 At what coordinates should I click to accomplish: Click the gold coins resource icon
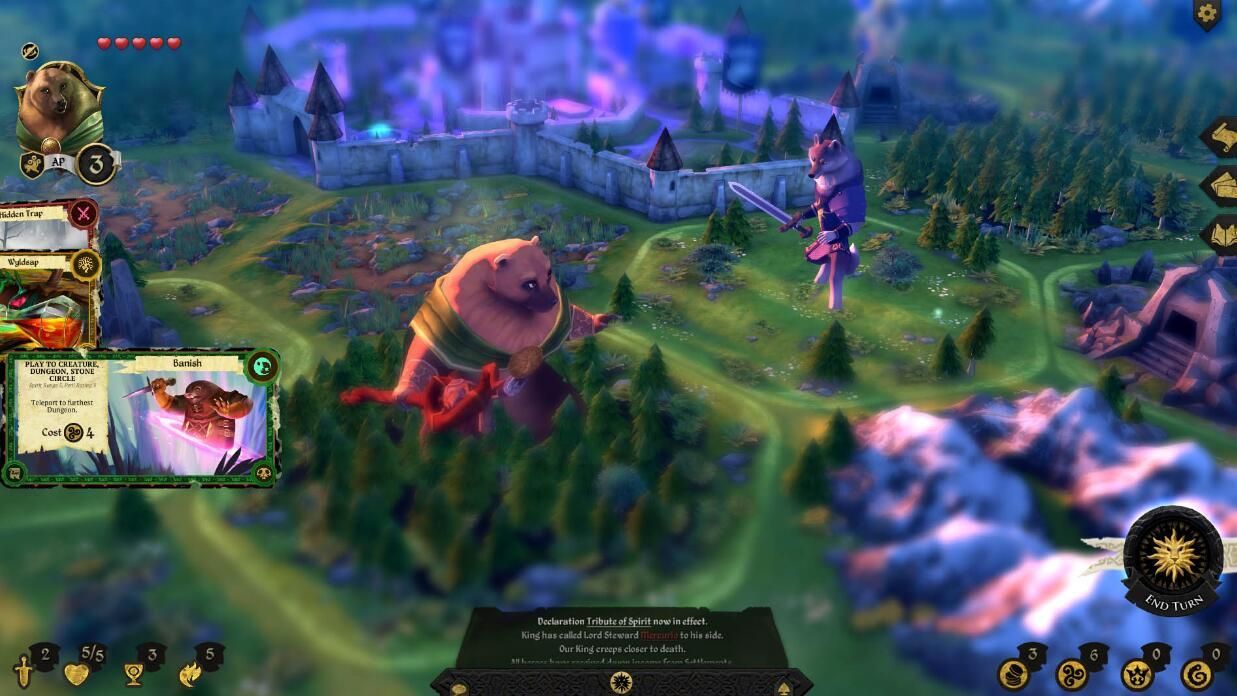point(1013,674)
